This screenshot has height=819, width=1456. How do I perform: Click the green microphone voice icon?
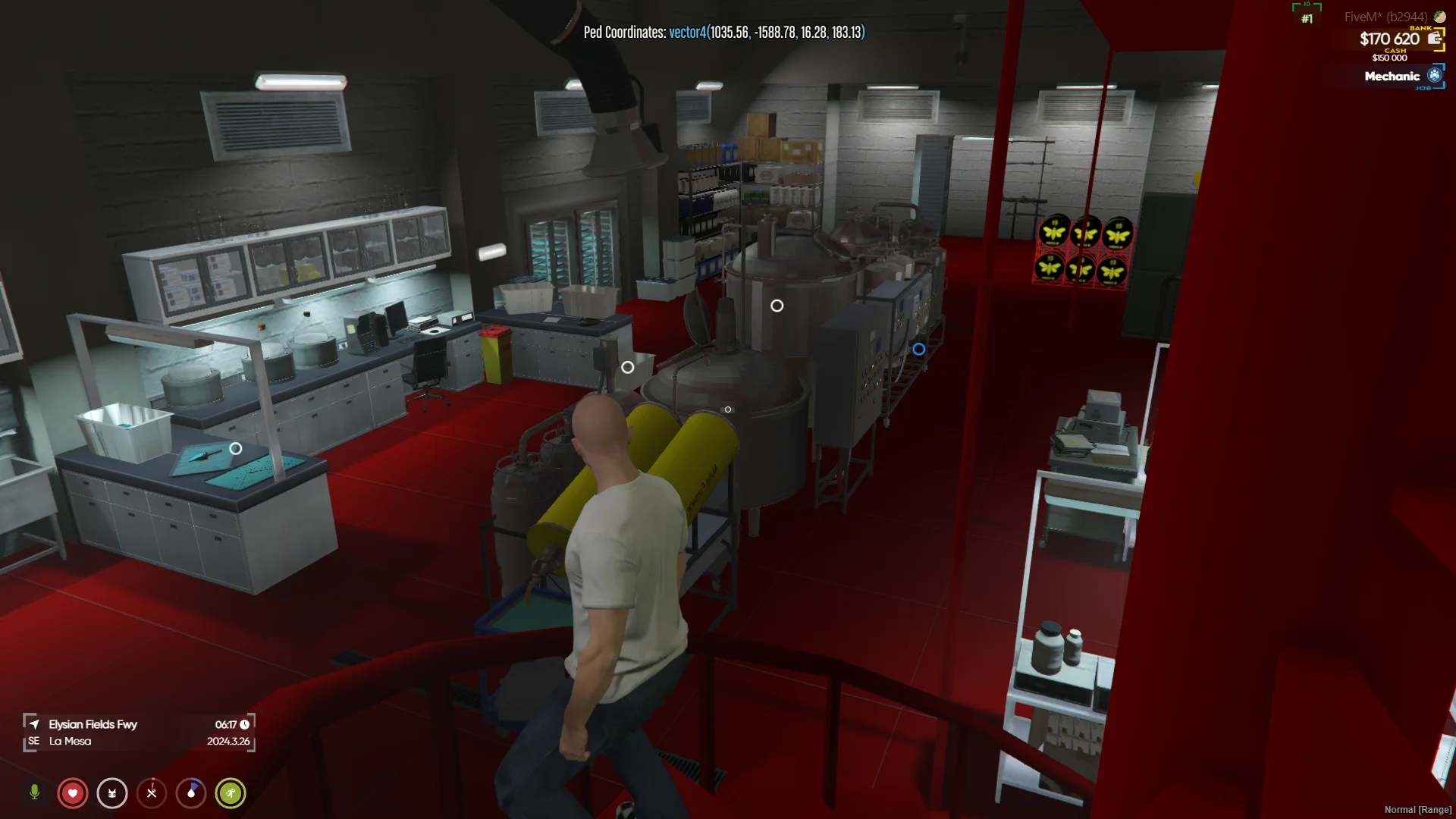(34, 793)
